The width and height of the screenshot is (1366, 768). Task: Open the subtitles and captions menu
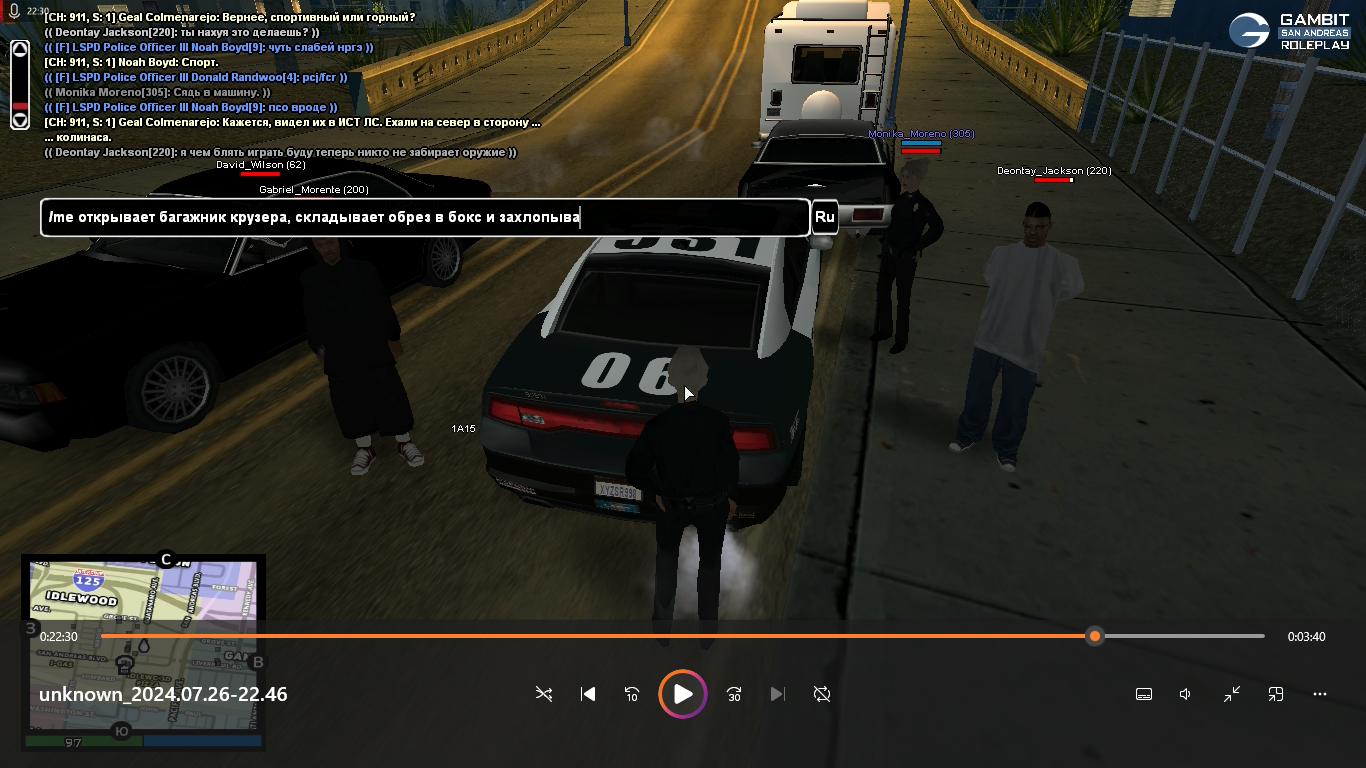coord(1144,694)
